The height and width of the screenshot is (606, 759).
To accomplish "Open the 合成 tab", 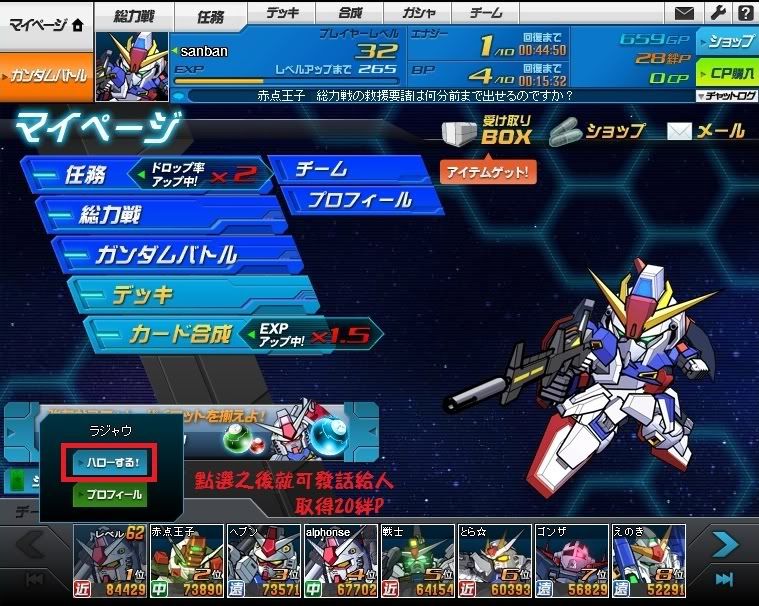I will click(351, 14).
